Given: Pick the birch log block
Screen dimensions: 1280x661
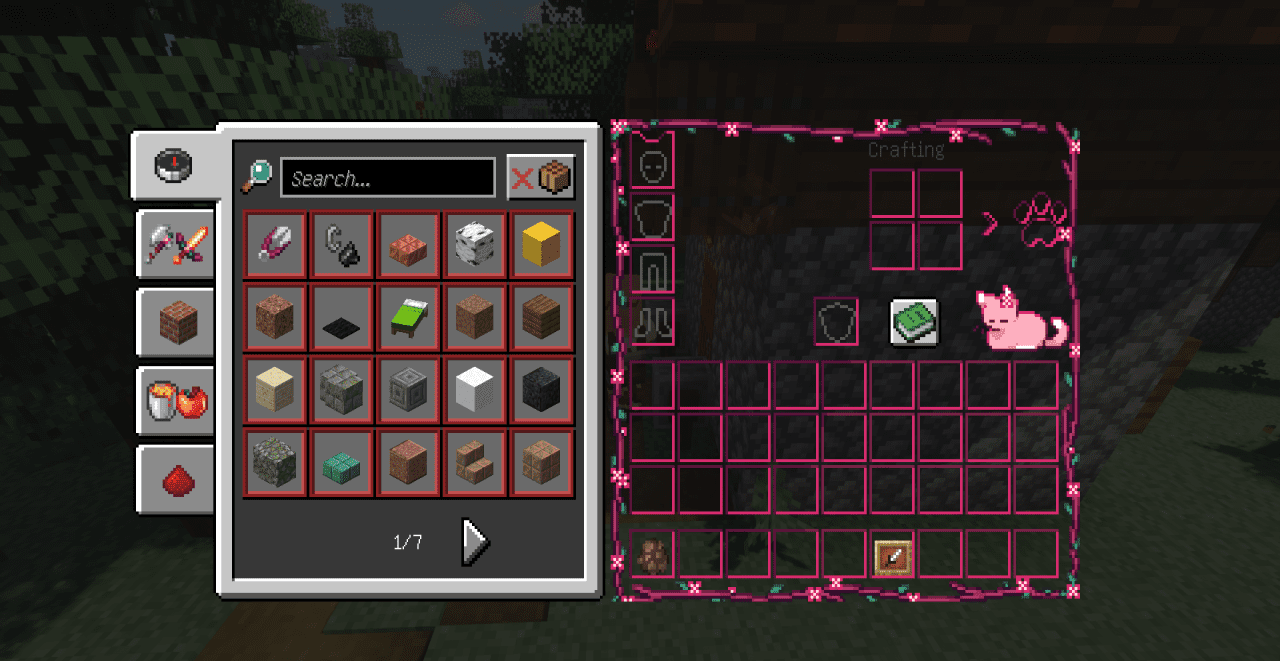Looking at the screenshot, I should click(475, 244).
